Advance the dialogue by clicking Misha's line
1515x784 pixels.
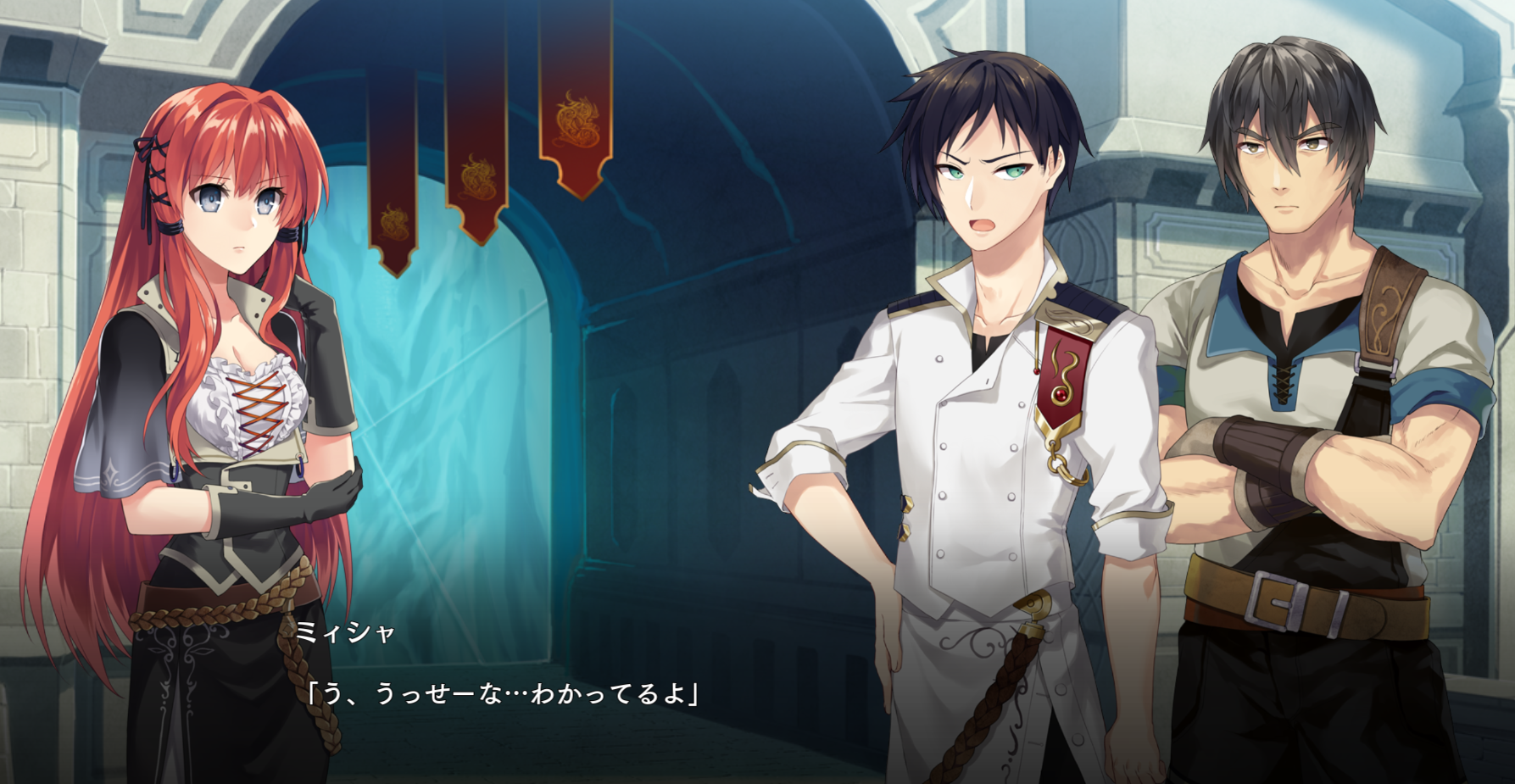pyautogui.click(x=503, y=694)
